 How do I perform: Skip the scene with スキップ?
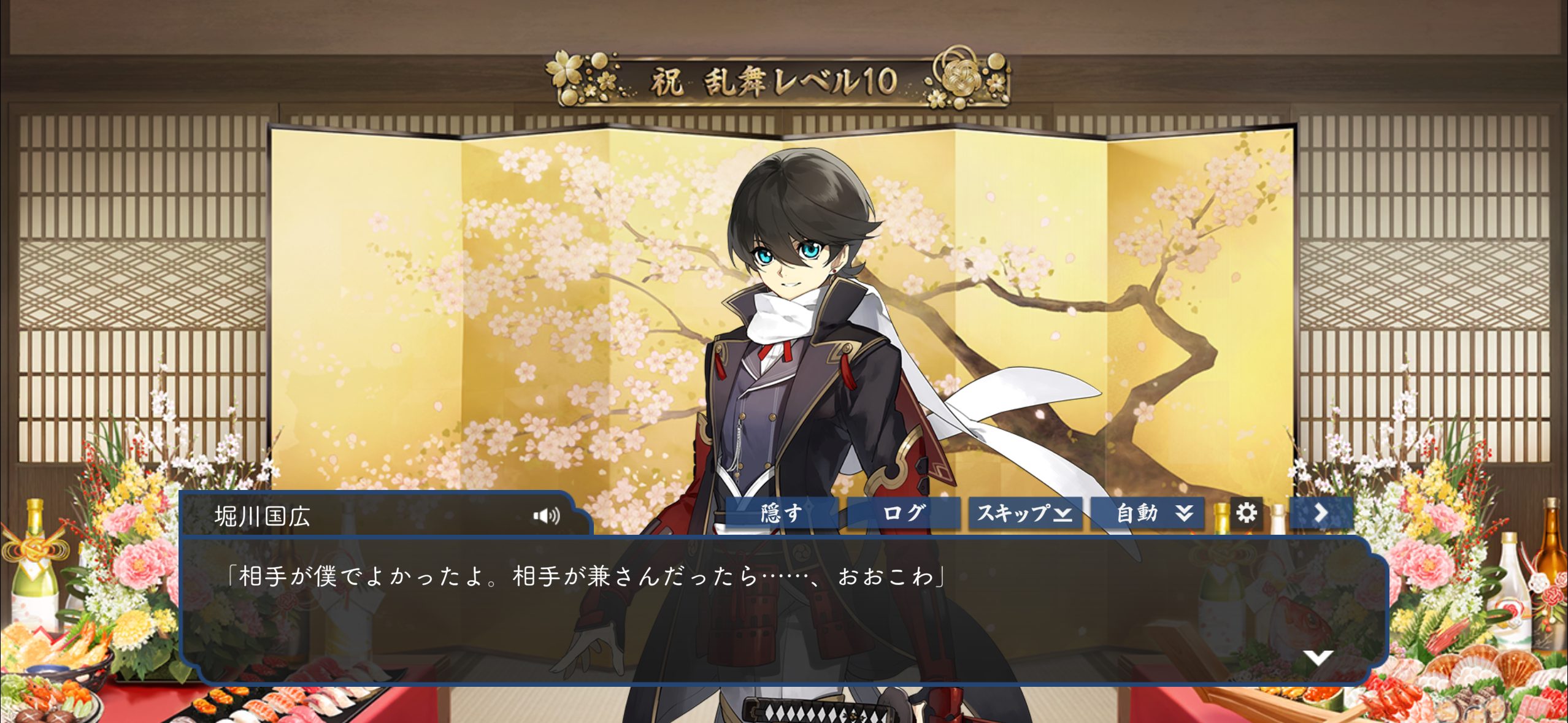1024,513
